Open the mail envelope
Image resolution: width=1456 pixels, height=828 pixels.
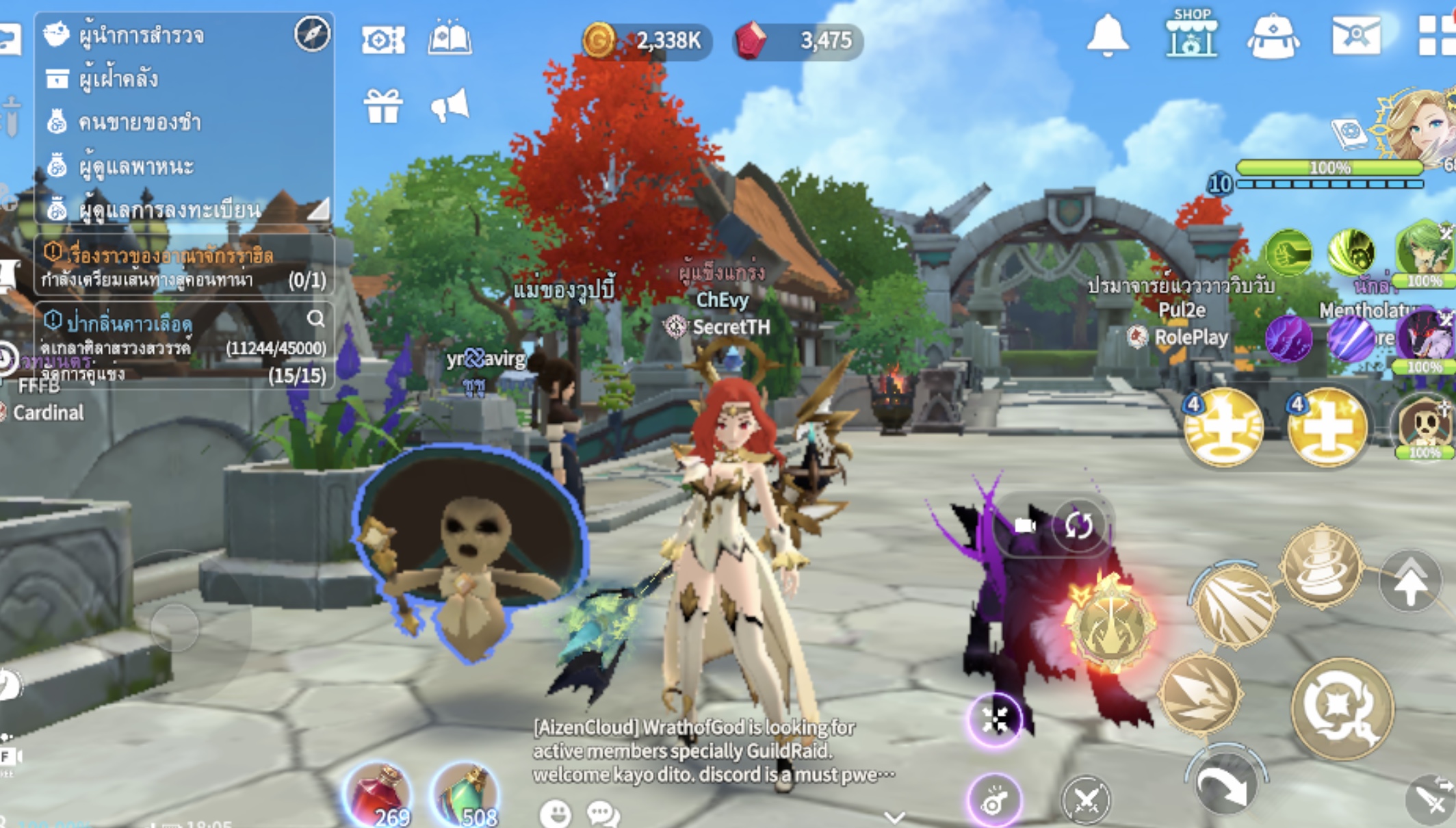point(1355,36)
